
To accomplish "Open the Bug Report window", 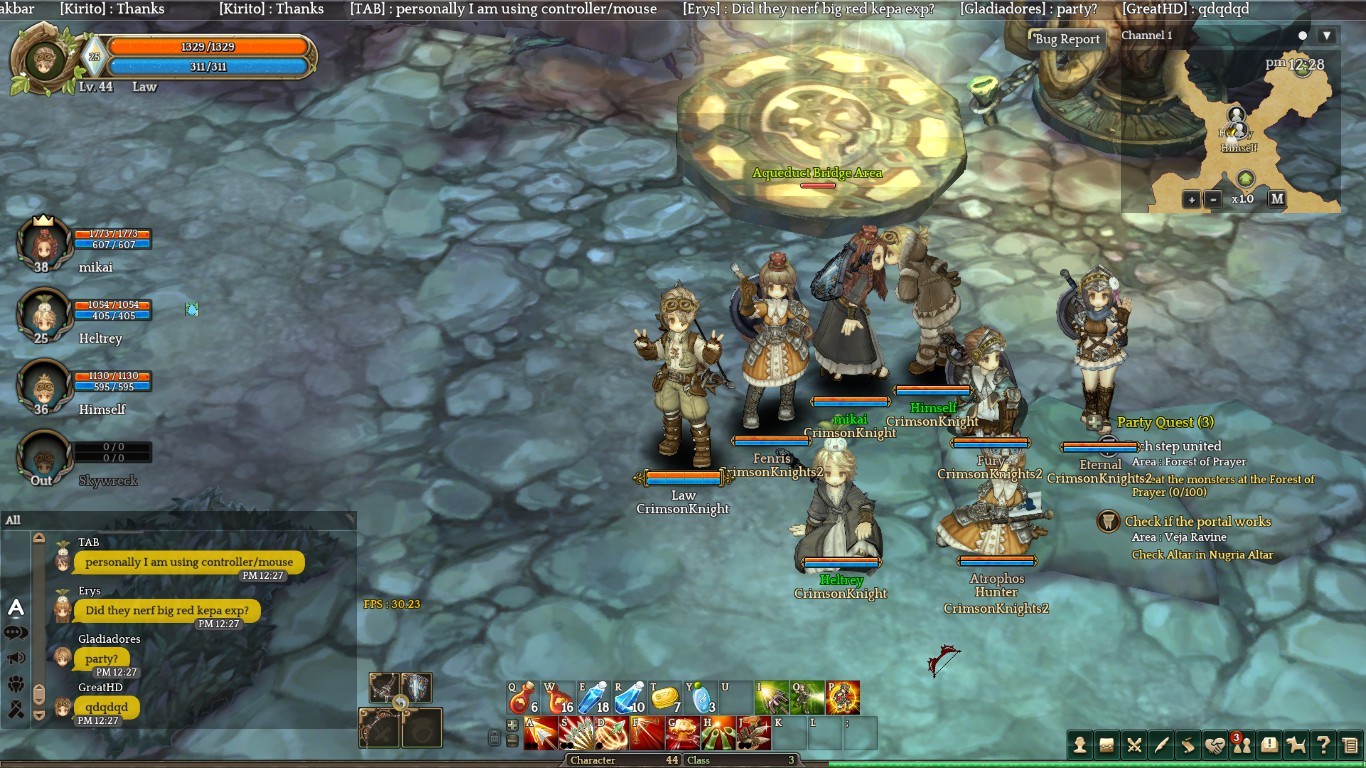I will (1067, 39).
